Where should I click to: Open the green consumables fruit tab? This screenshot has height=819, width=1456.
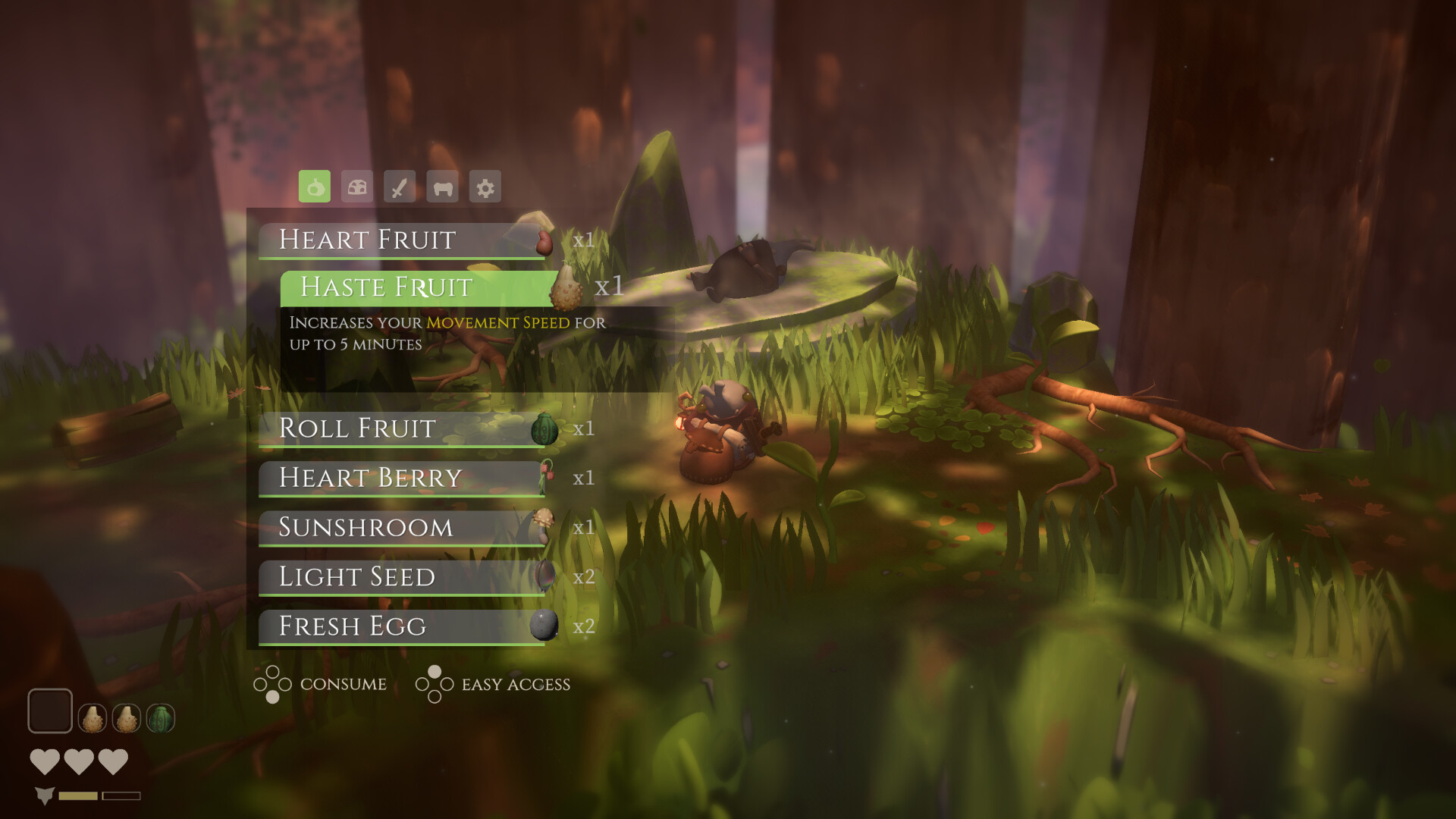click(x=315, y=187)
